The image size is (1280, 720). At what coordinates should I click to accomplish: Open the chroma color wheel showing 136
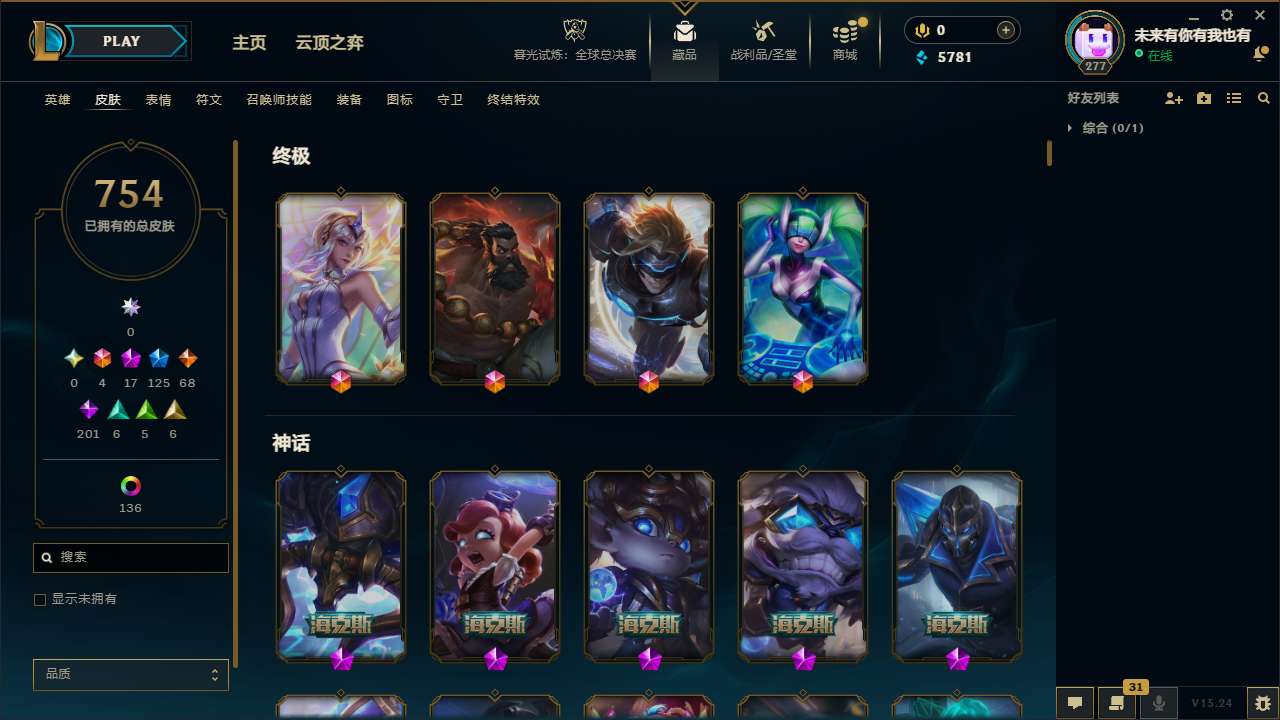coord(130,487)
